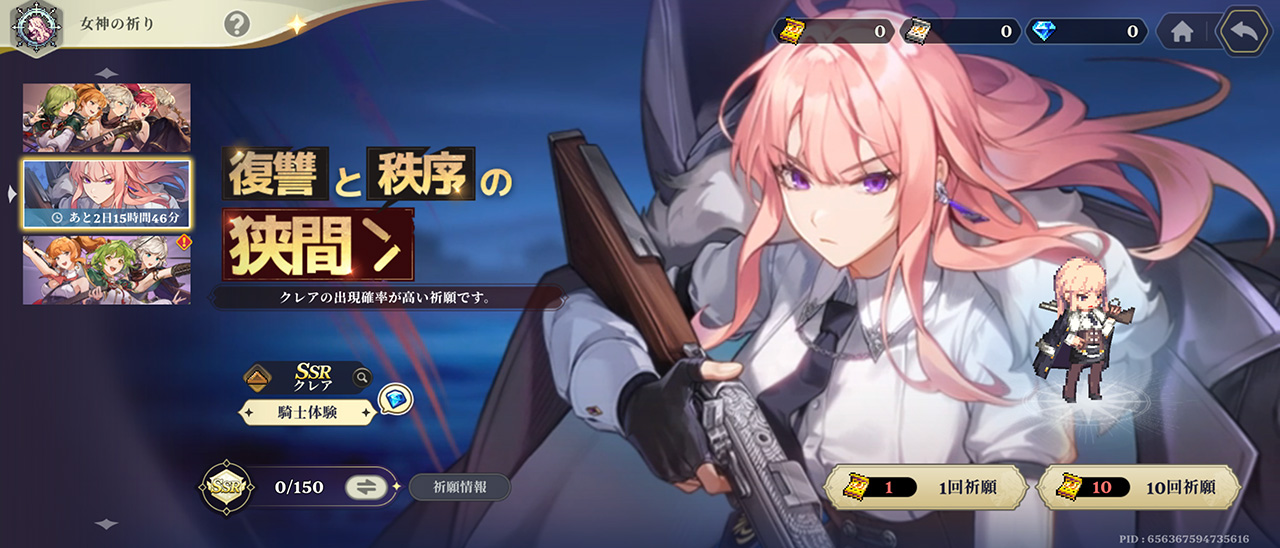Perform 1回祈願 single prayer

(926, 488)
